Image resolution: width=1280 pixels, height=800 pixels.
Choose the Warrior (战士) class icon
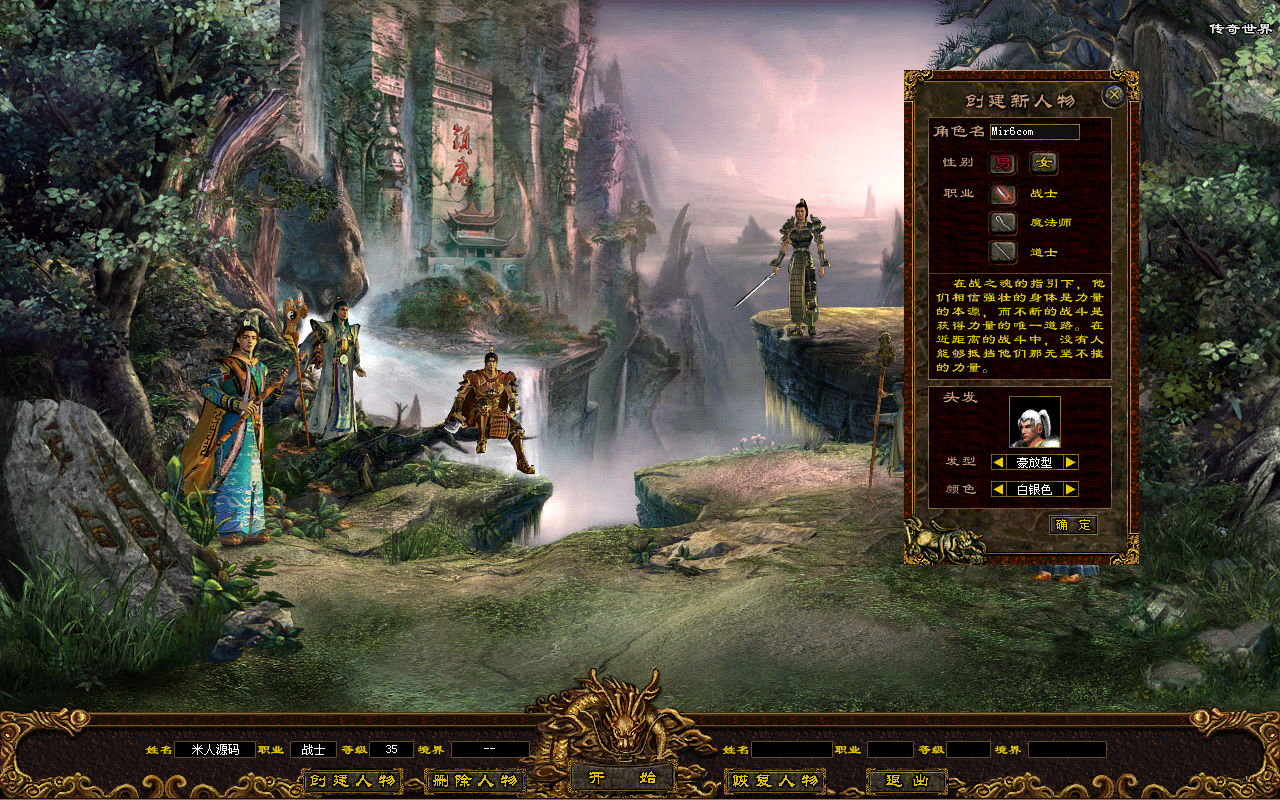pyautogui.click(x=1003, y=194)
